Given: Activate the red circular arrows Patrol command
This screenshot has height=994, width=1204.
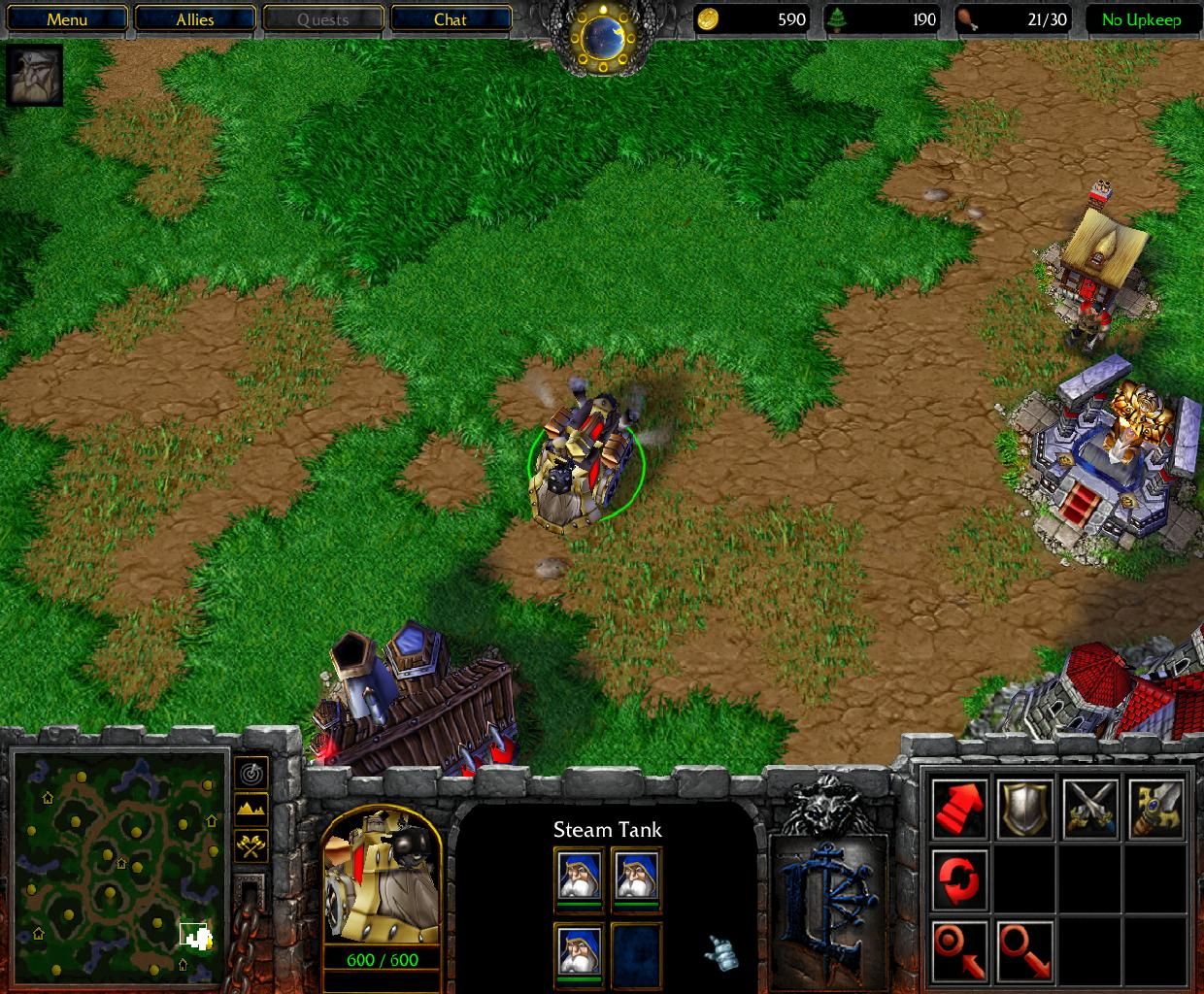Looking at the screenshot, I should 960,878.
